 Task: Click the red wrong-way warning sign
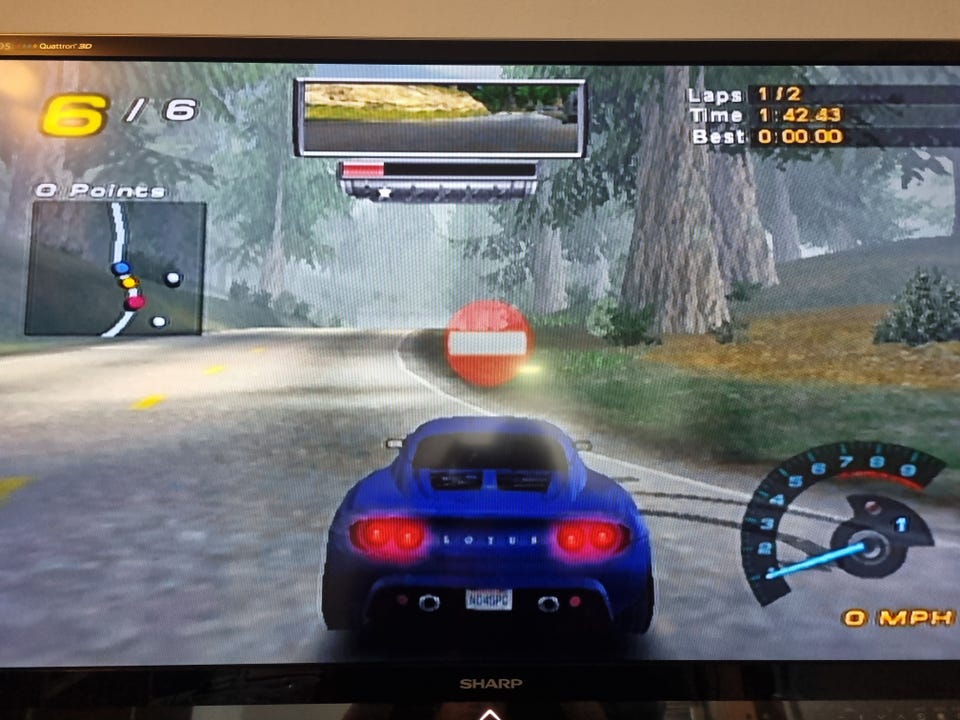coord(487,344)
